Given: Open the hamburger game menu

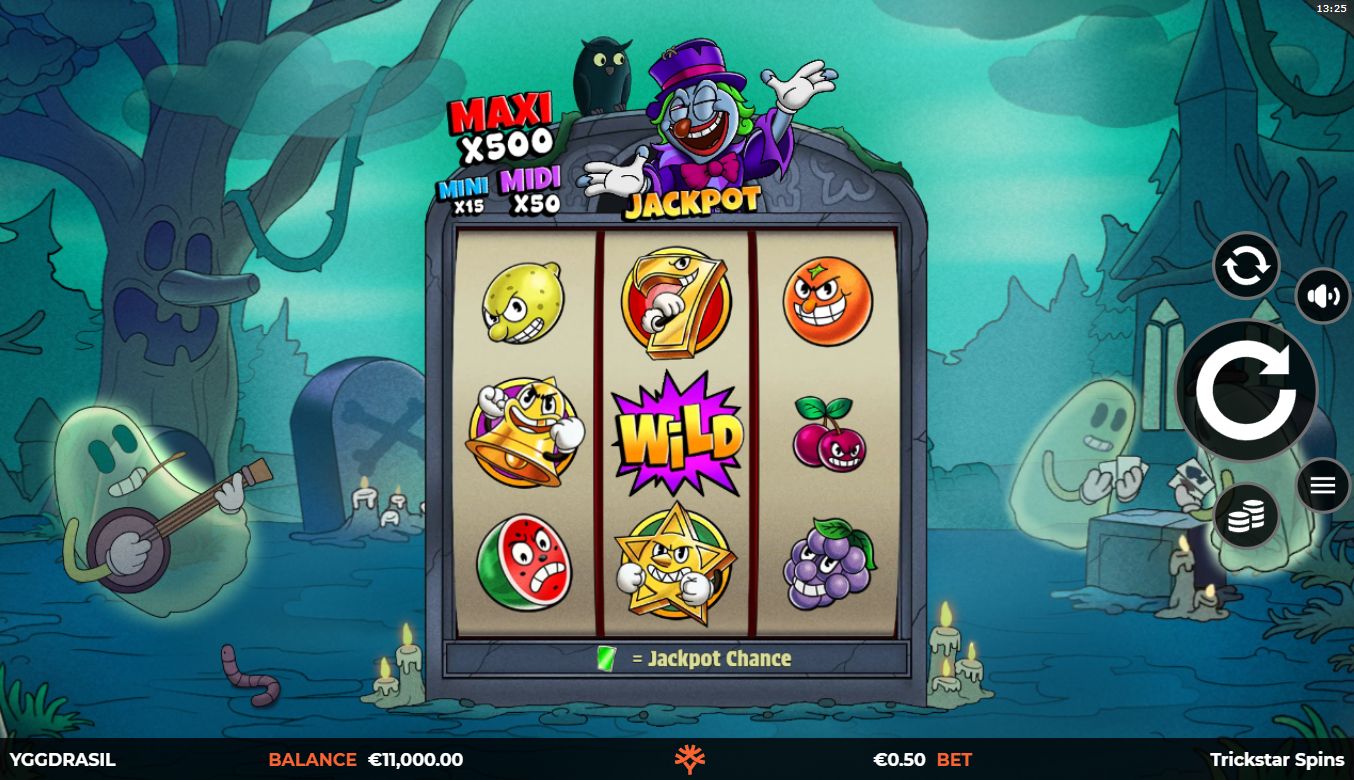Looking at the screenshot, I should tap(1322, 486).
